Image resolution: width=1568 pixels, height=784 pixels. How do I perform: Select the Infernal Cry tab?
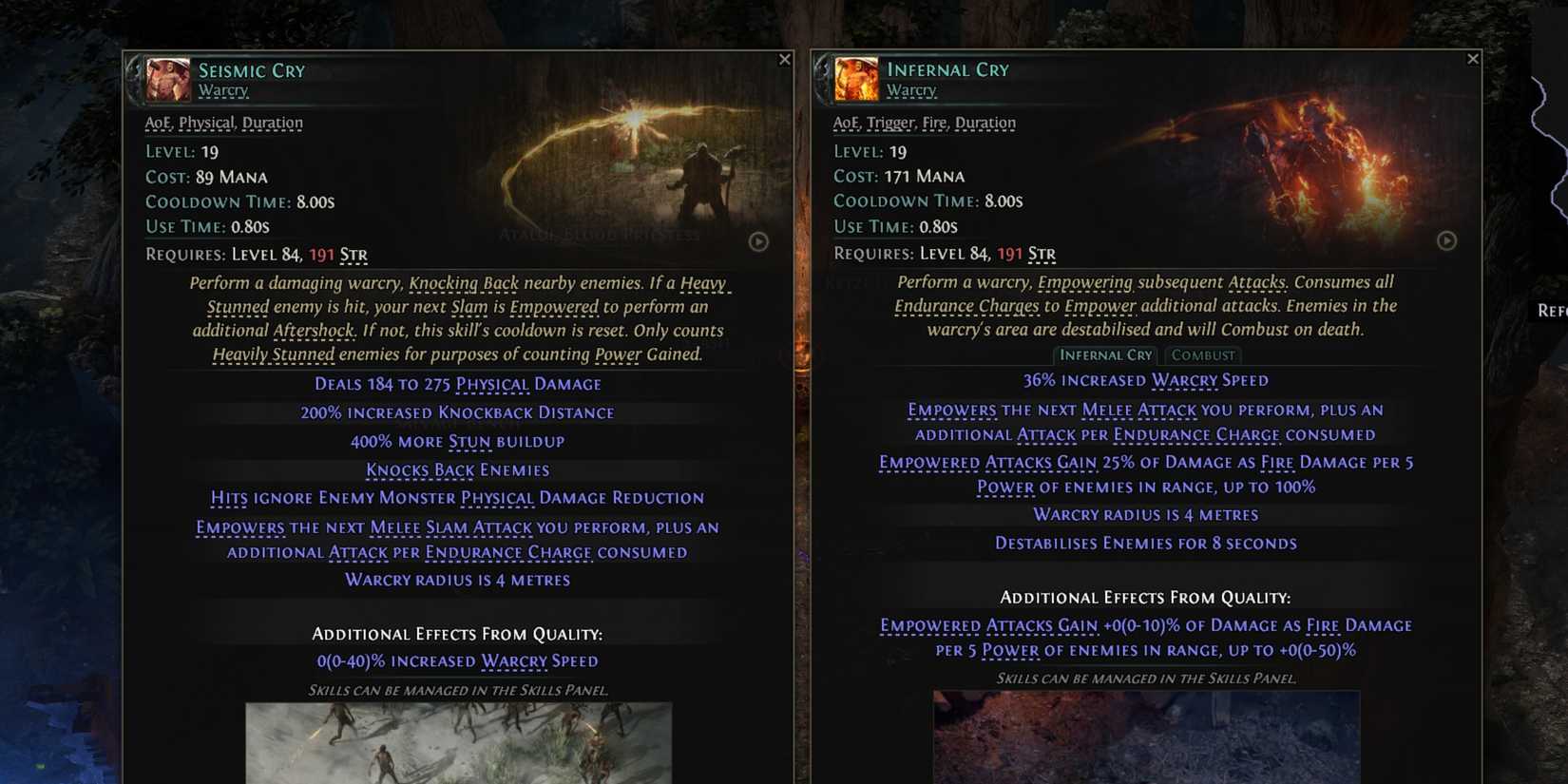[1105, 354]
